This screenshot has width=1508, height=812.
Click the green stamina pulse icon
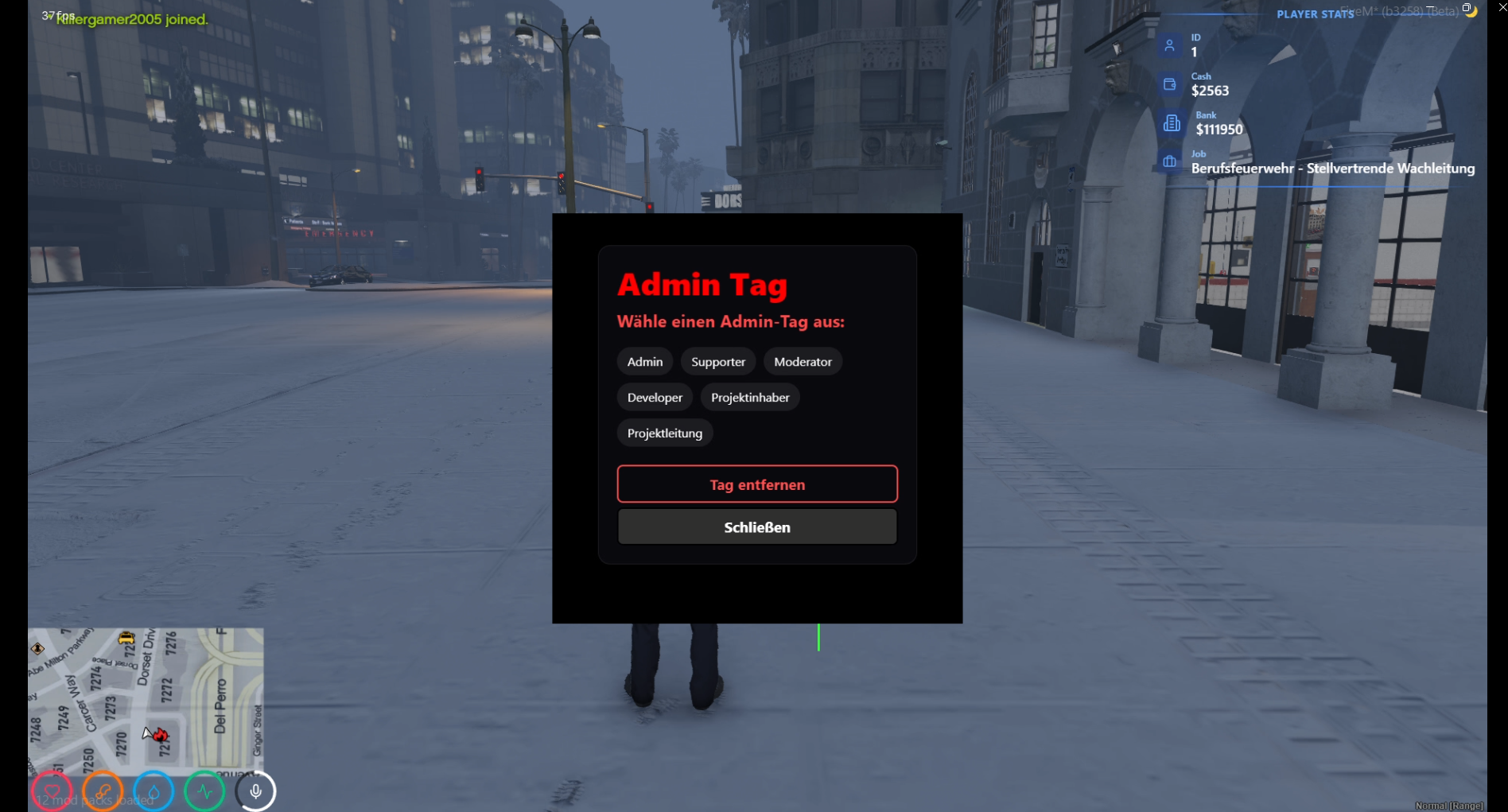[x=204, y=791]
